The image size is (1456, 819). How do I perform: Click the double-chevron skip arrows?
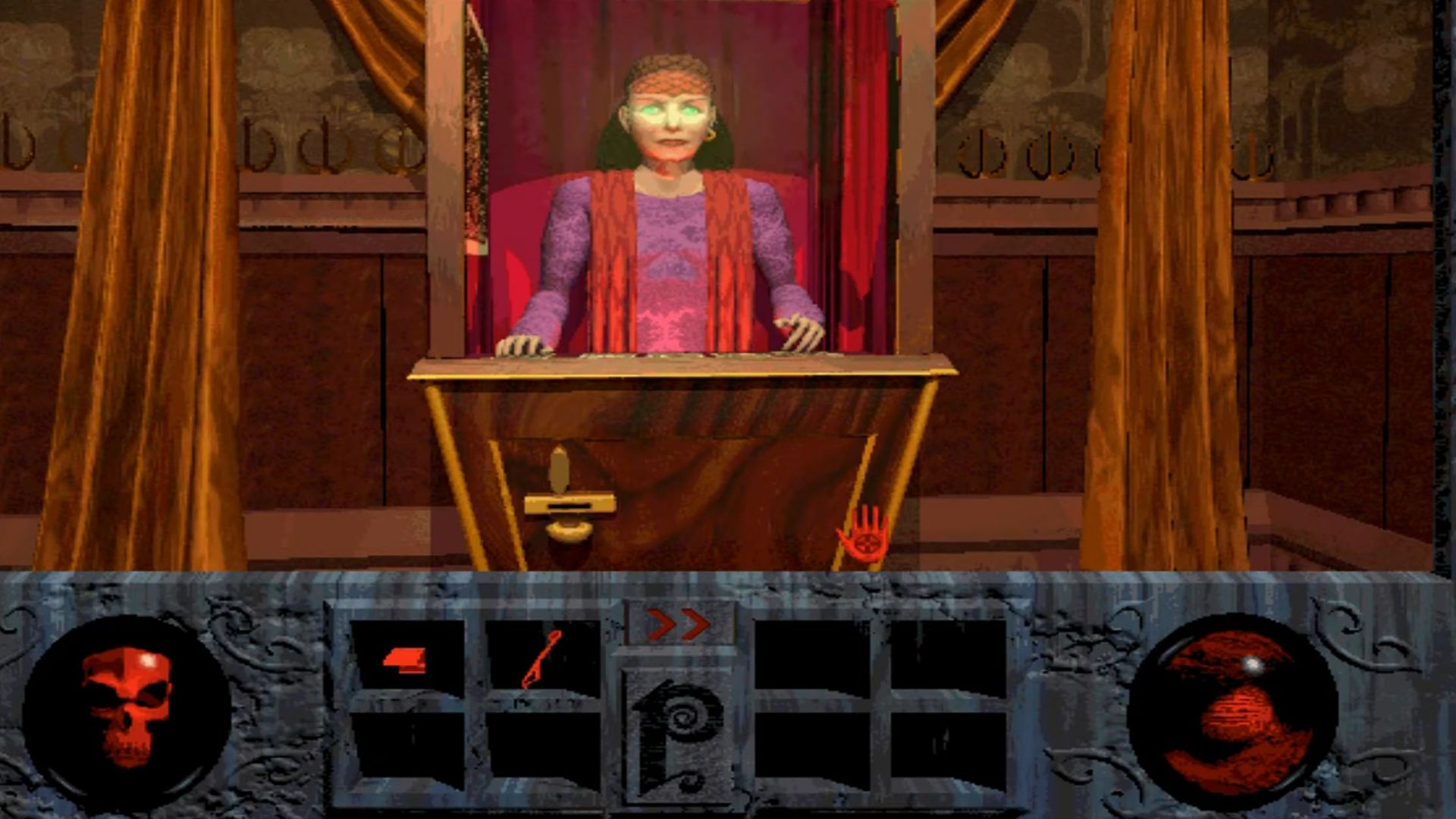(x=677, y=622)
